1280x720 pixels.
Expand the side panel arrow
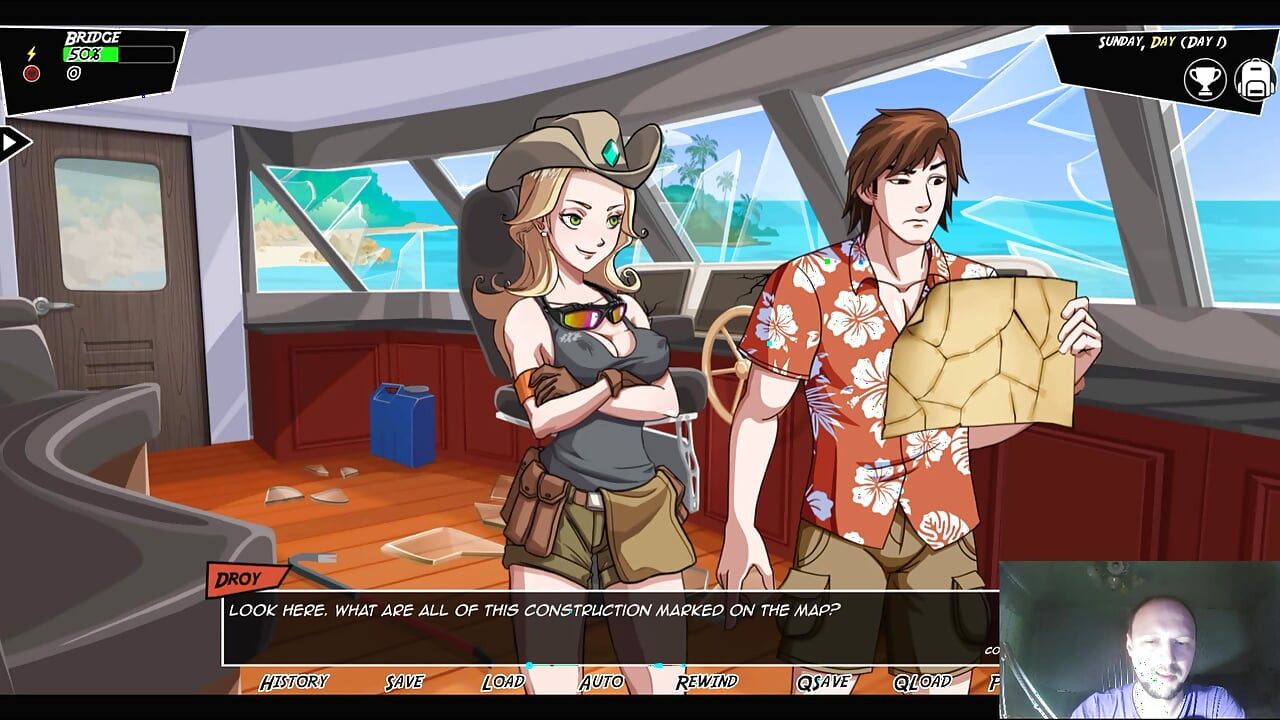click(12, 143)
